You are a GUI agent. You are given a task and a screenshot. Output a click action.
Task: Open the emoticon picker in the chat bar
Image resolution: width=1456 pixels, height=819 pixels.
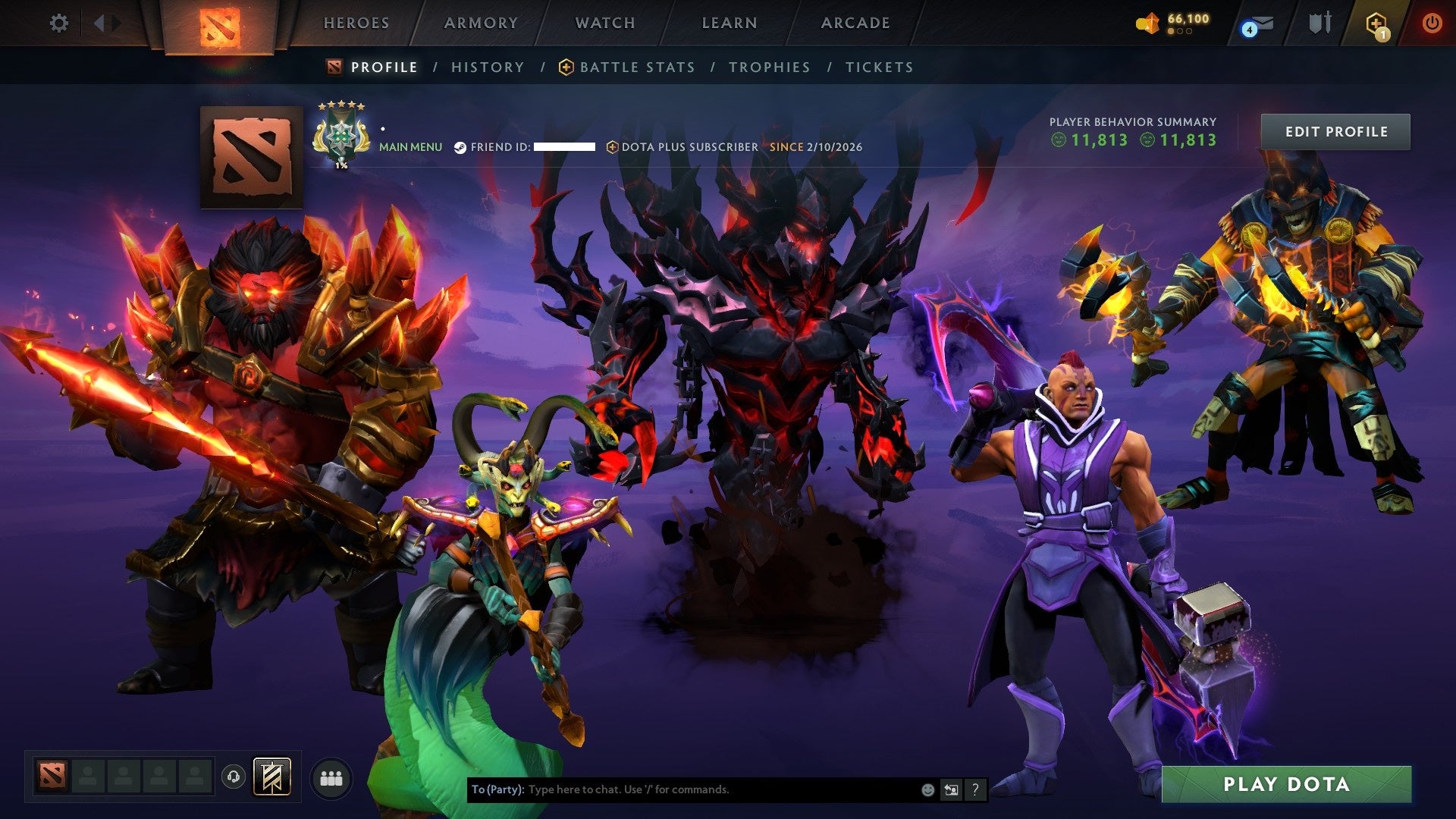[x=927, y=789]
